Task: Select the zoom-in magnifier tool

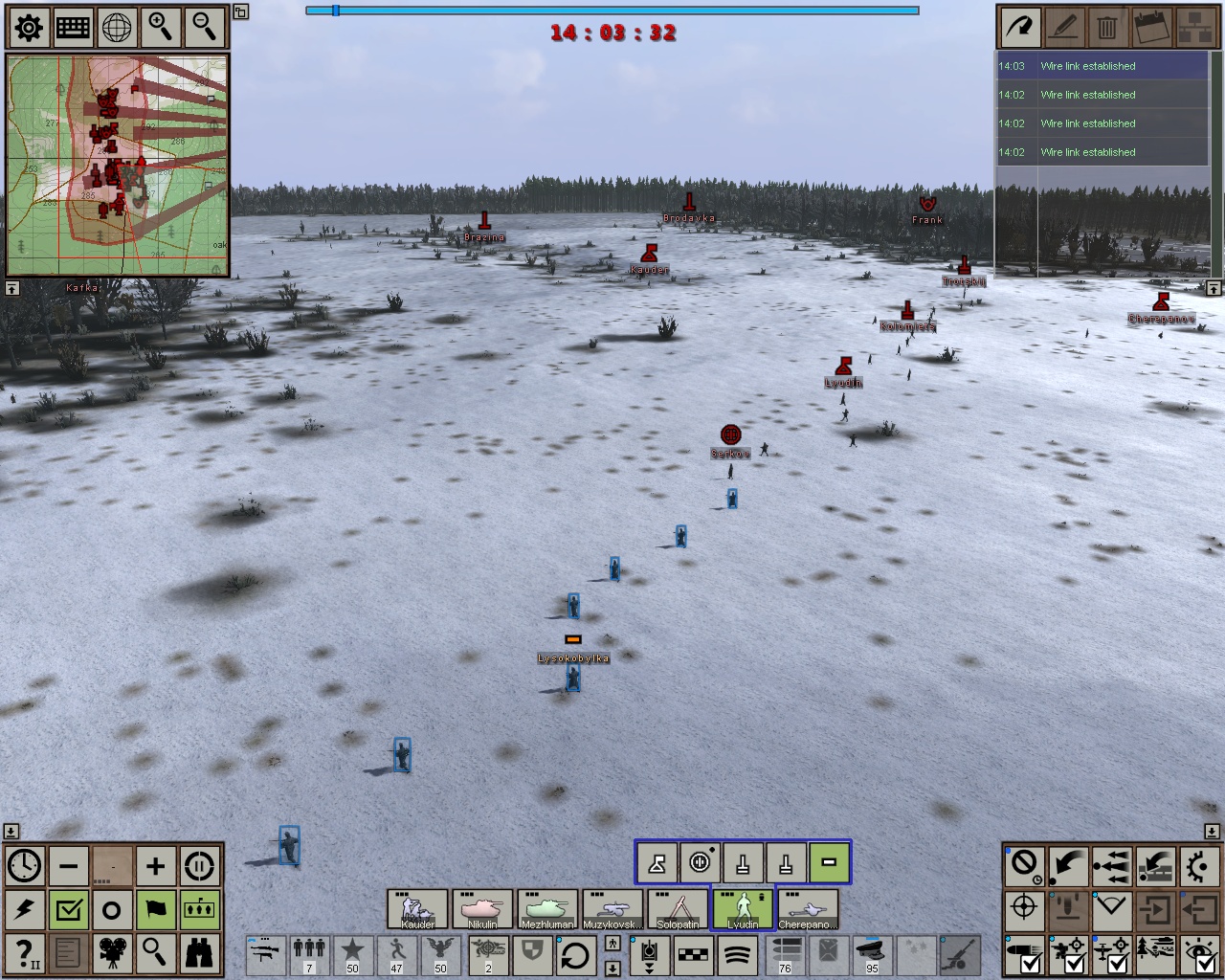Action: point(159,27)
